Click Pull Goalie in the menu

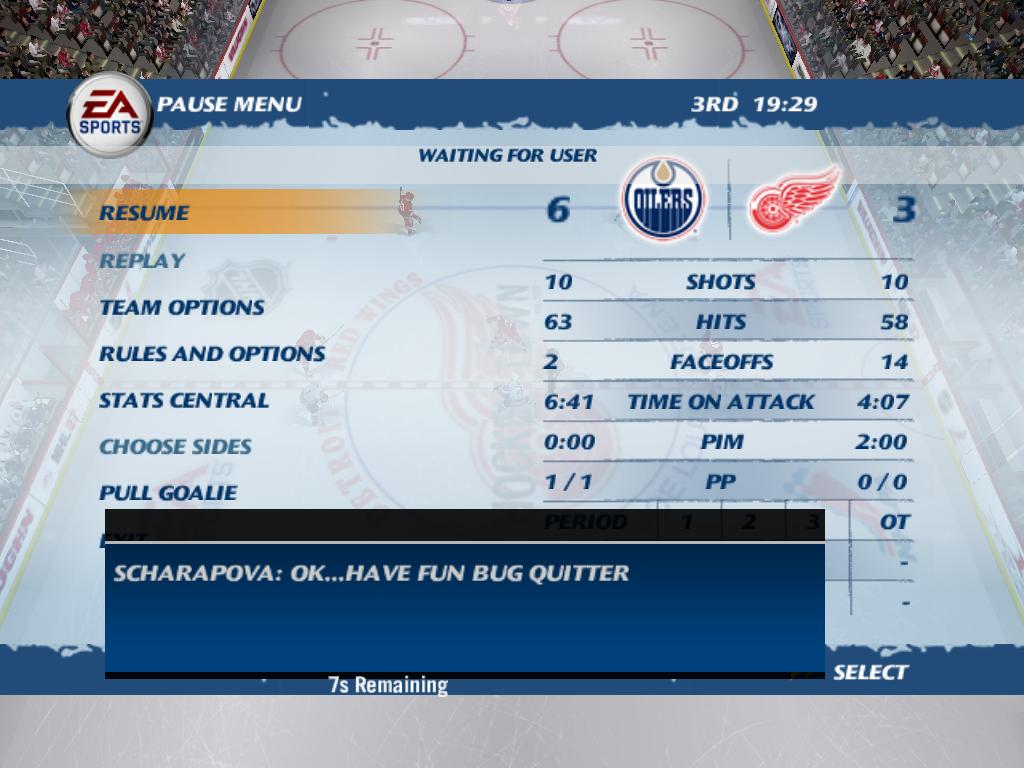pos(168,492)
